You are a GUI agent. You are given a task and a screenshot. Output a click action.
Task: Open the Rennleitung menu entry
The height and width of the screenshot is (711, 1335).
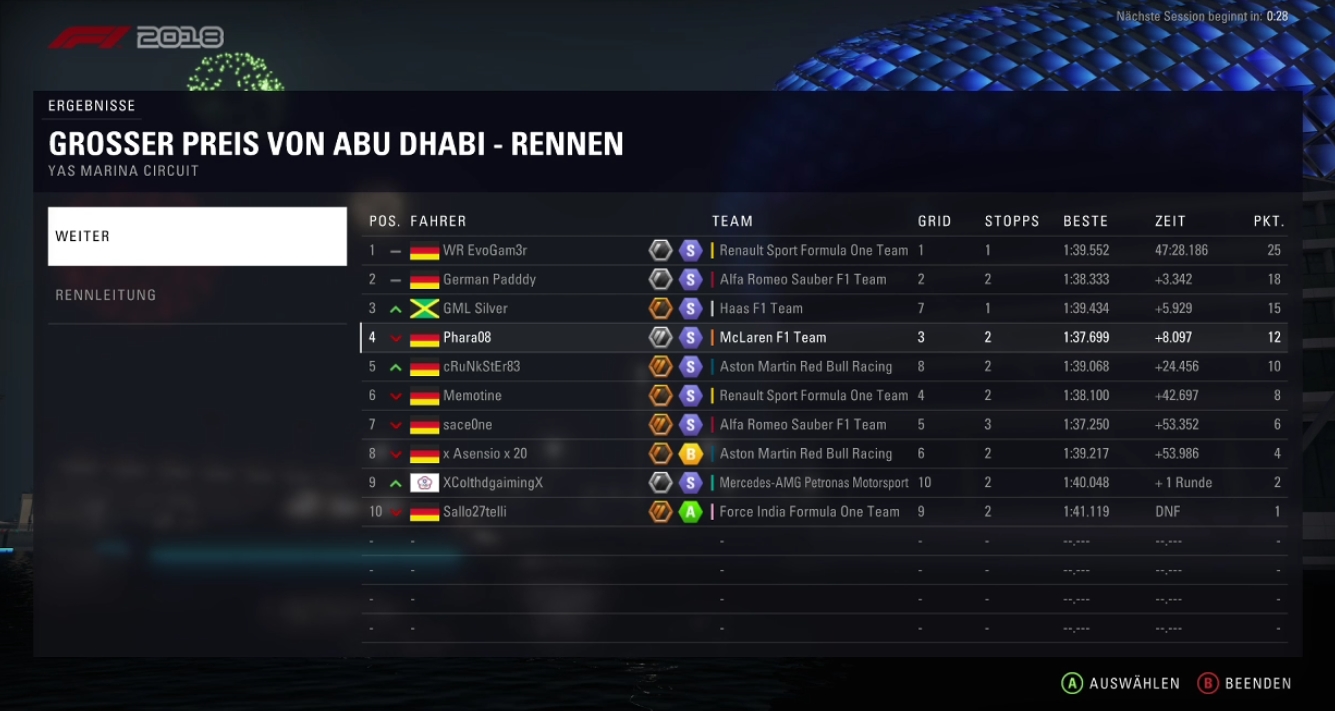pyautogui.click(x=197, y=295)
